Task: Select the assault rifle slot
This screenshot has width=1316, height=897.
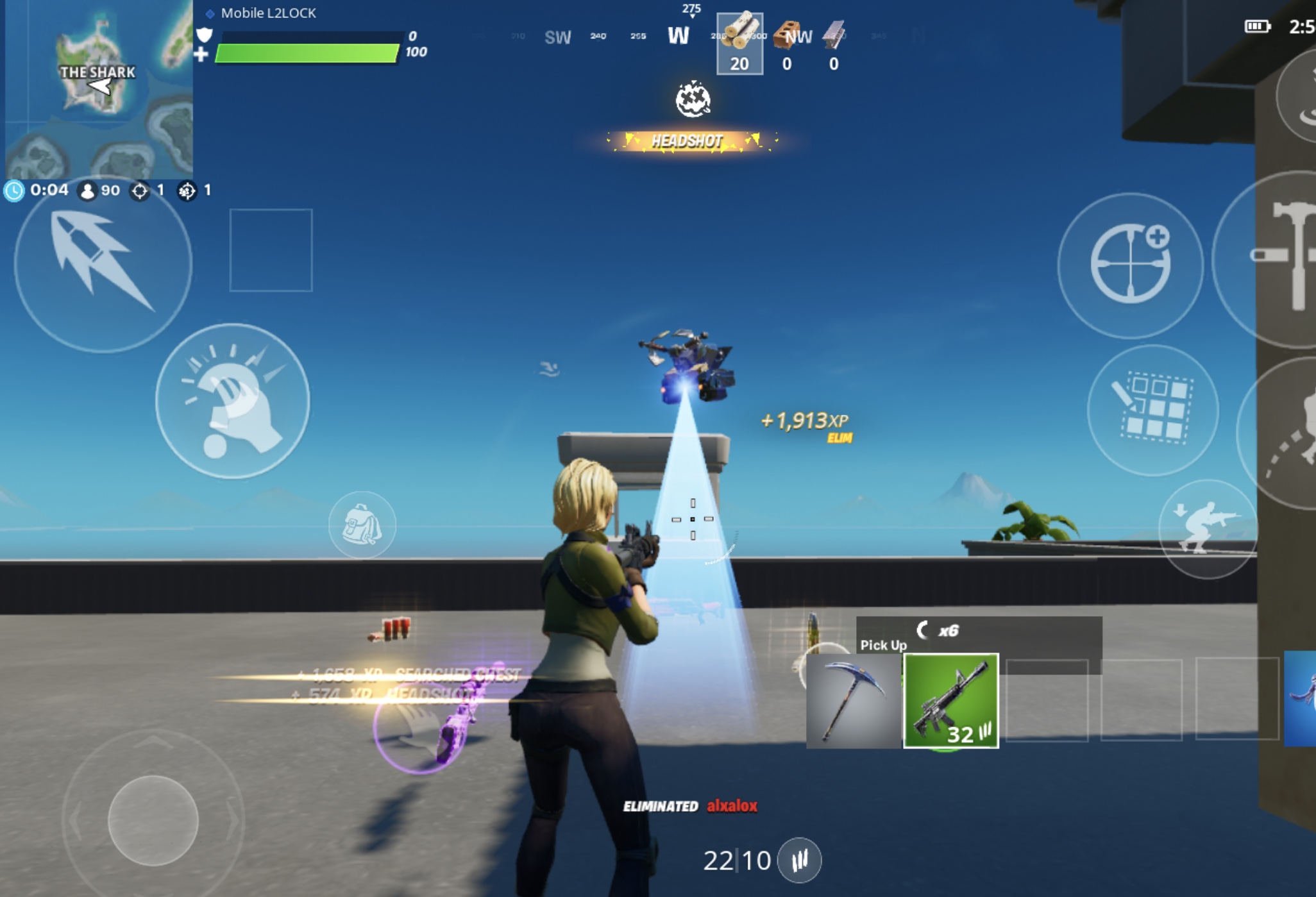Action: 951,701
